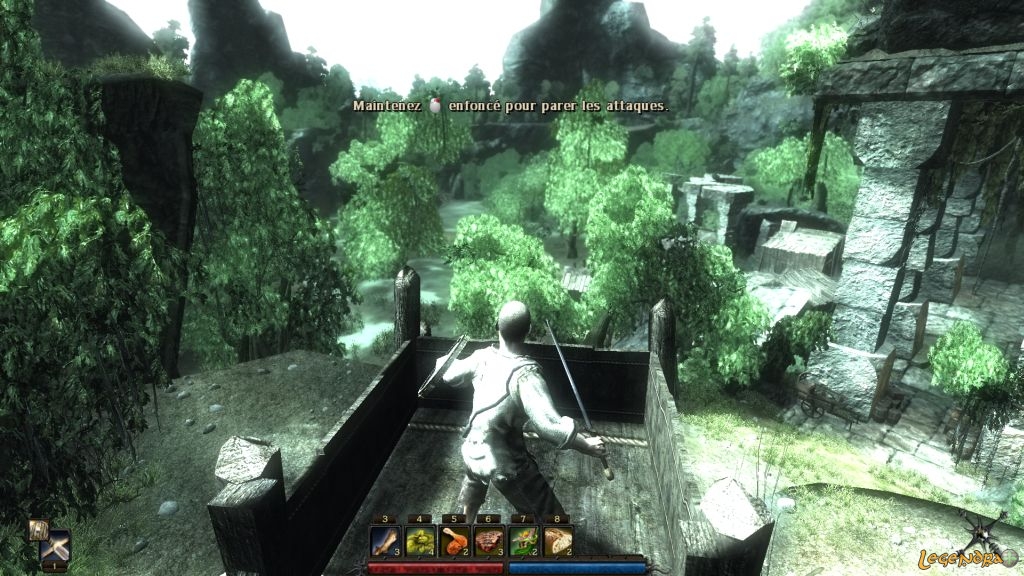Use the green herb in slot 4

tap(420, 541)
